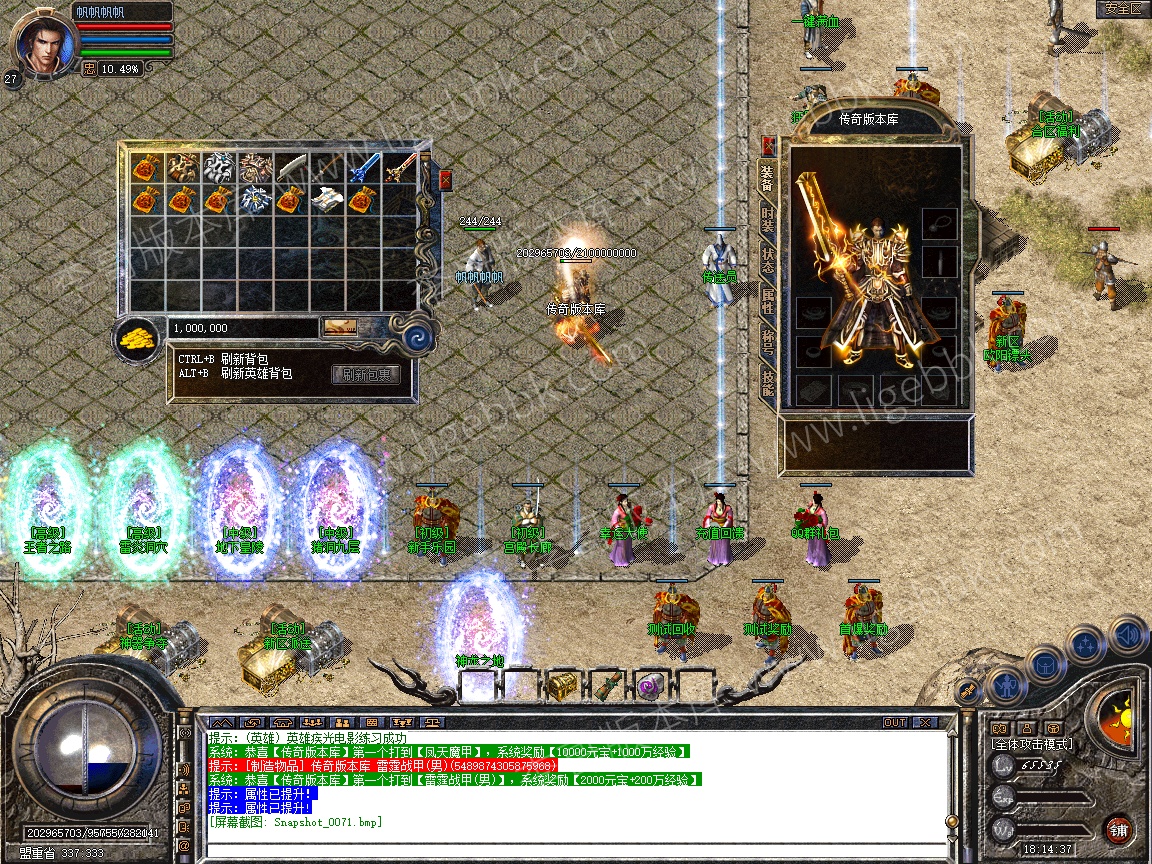Toggle the 安全区 safe zone label button

point(1122,9)
